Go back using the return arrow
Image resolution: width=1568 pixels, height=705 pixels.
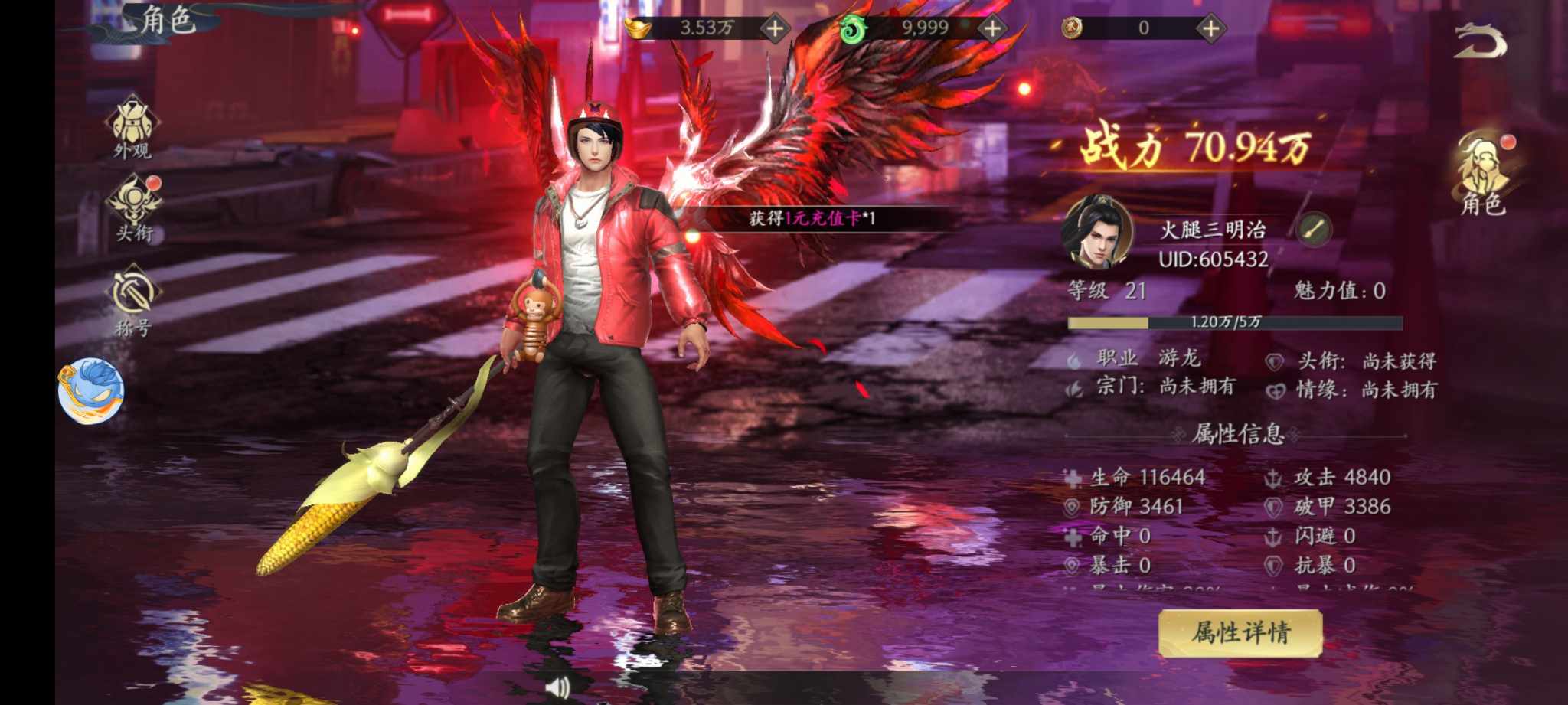point(1479,41)
